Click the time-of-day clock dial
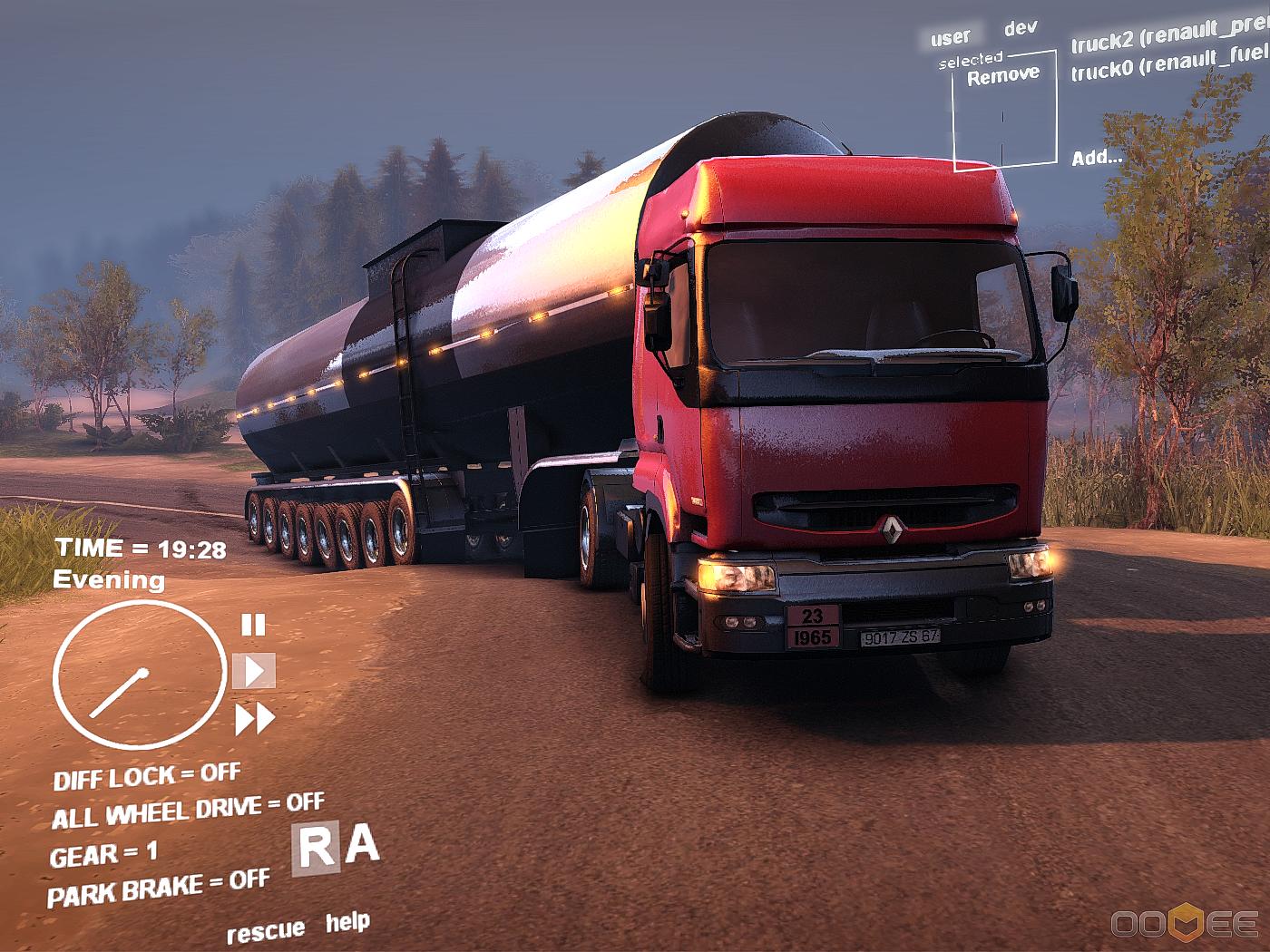Image resolution: width=1270 pixels, height=952 pixels. tap(139, 675)
